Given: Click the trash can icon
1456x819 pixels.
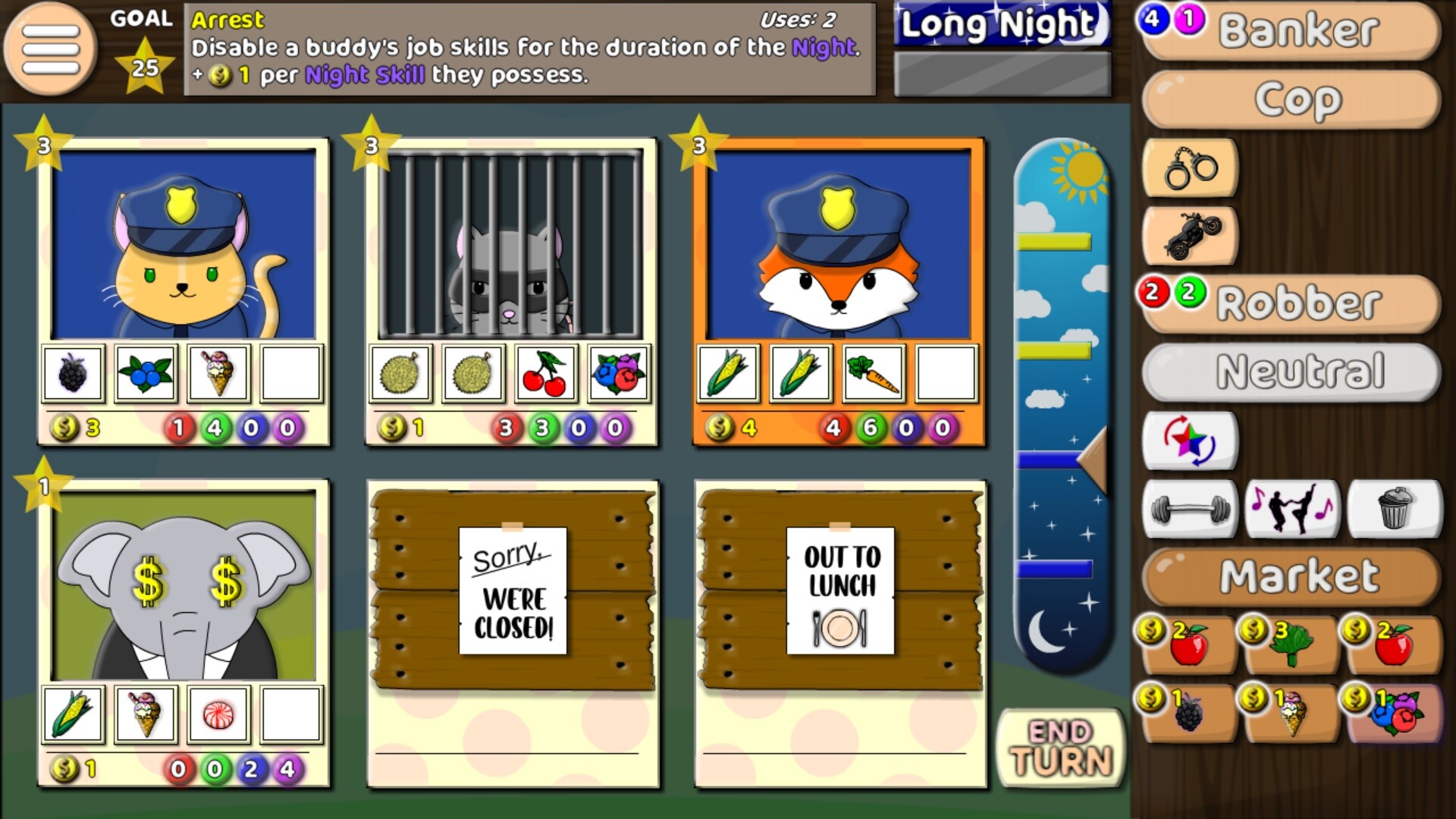Looking at the screenshot, I should (x=1399, y=510).
